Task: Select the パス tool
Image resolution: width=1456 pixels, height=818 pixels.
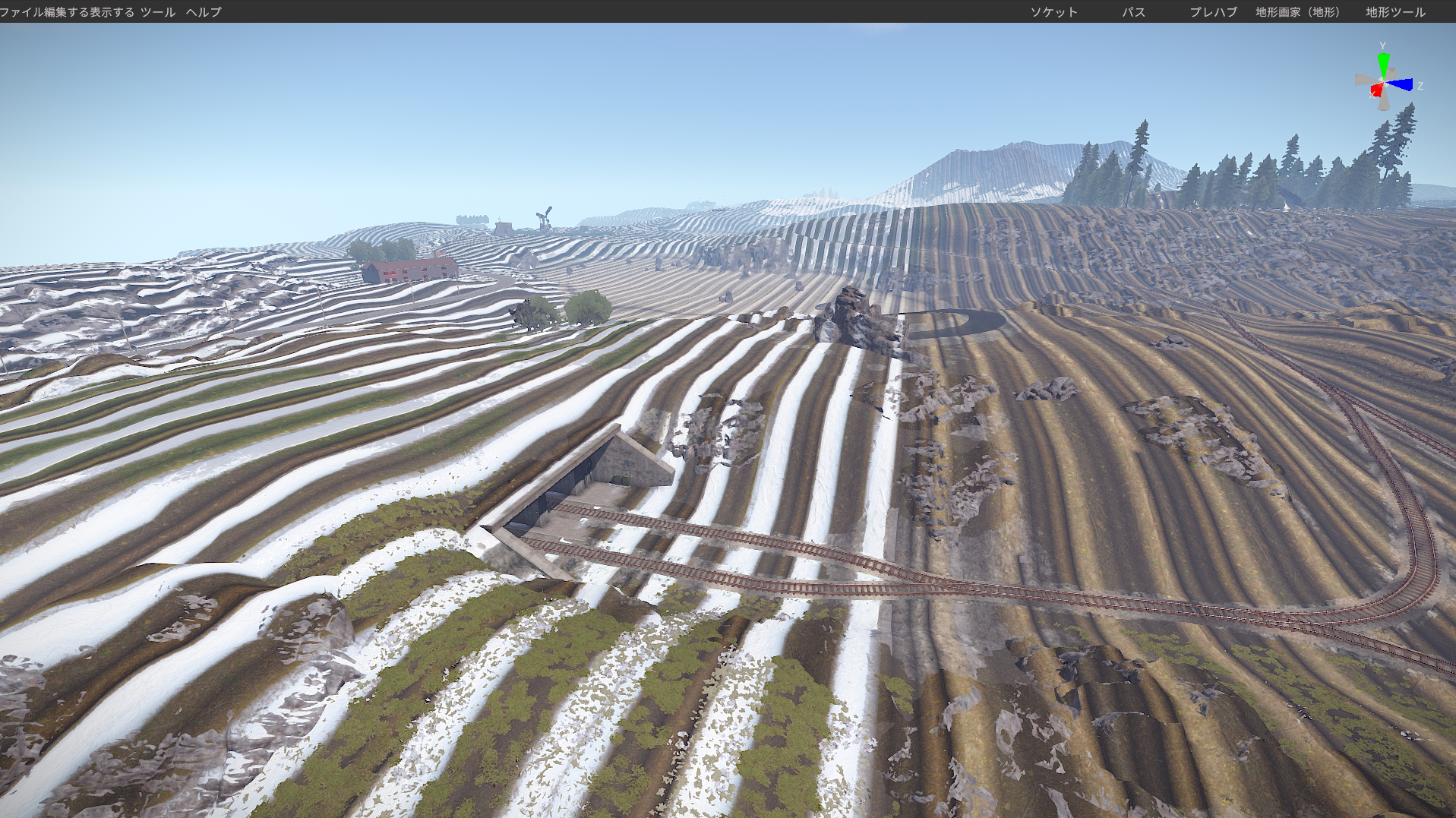Action: tap(1133, 12)
